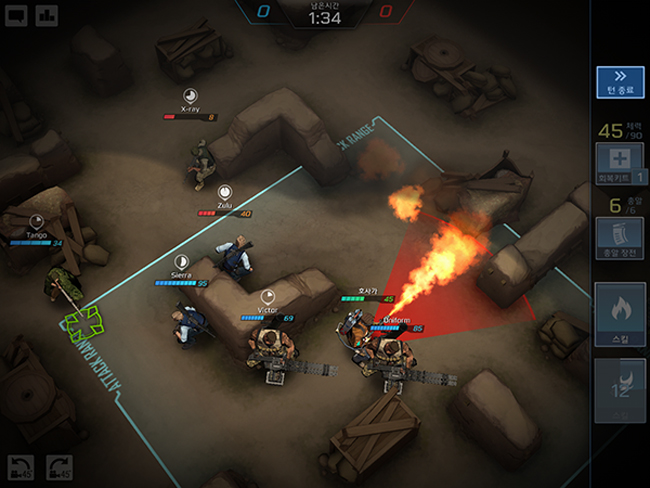The image size is (650, 488).
Task: End the turn with the 턴 종료 button
Action: [619, 82]
